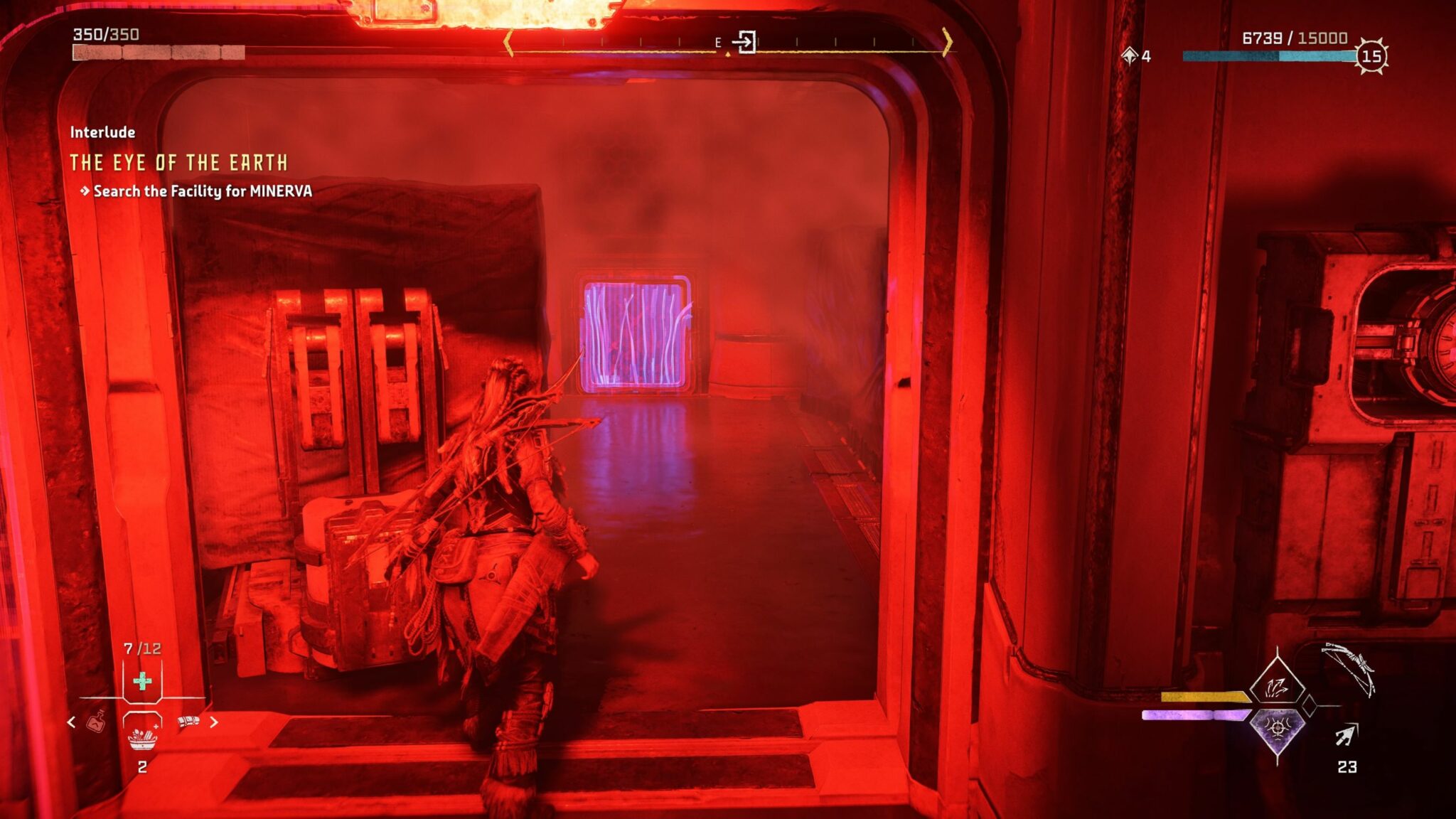Expand the objective arrow before Search the Facility

(x=85, y=191)
